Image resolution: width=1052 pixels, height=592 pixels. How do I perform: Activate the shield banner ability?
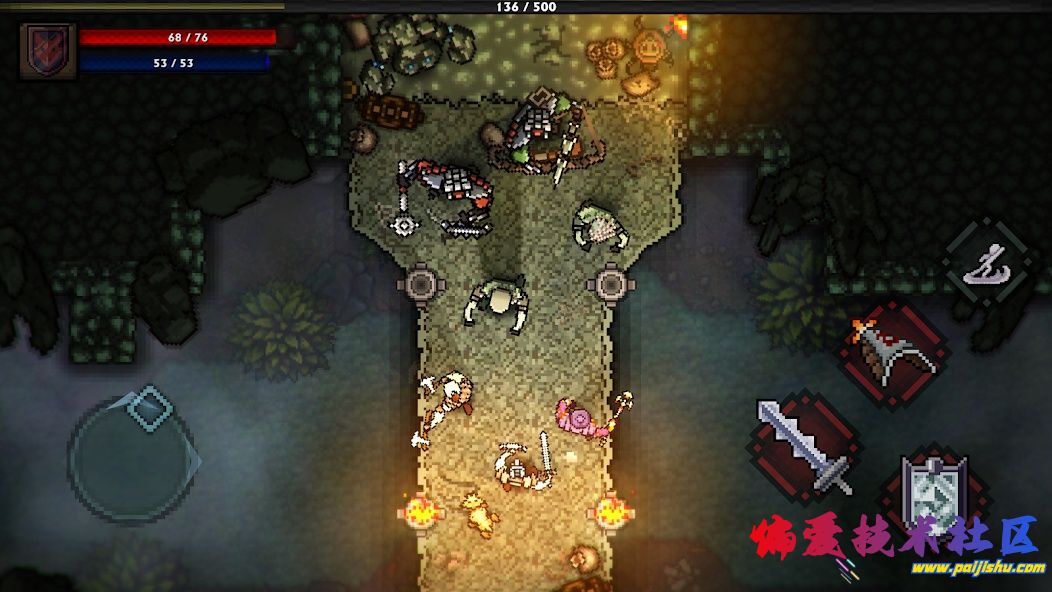tap(933, 493)
